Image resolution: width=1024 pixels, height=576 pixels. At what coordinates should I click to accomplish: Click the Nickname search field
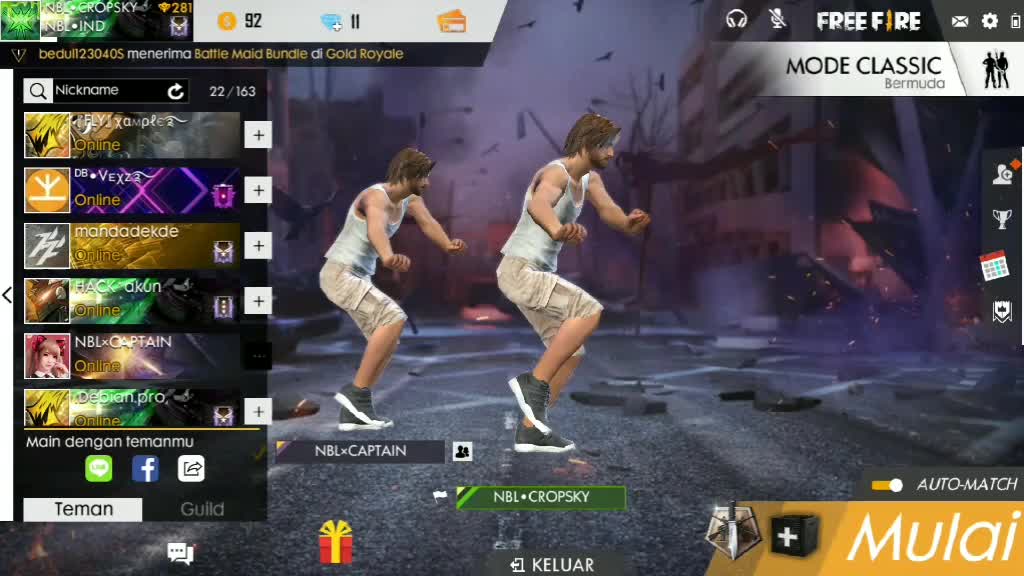click(x=108, y=91)
